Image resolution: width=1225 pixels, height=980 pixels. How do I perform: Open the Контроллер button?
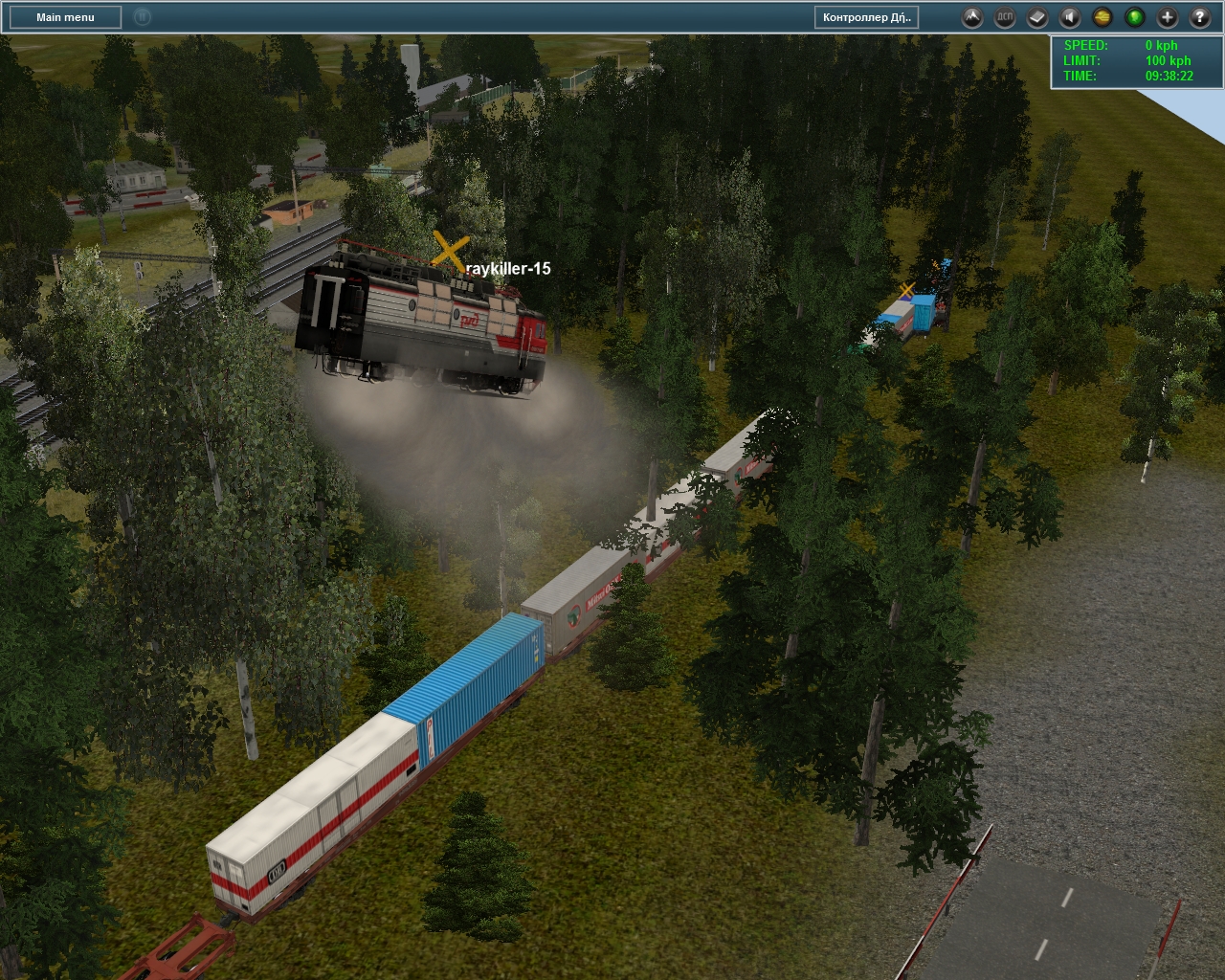tap(867, 17)
